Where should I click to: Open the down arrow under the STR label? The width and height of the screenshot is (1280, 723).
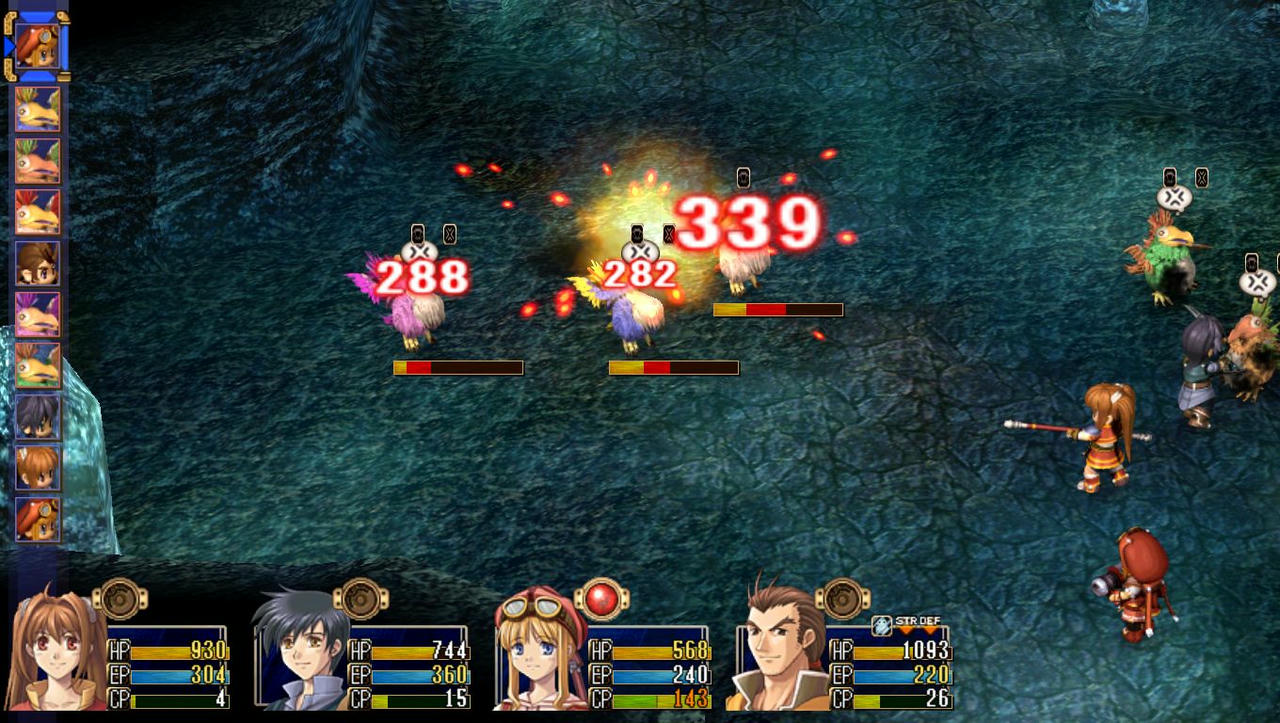(906, 629)
